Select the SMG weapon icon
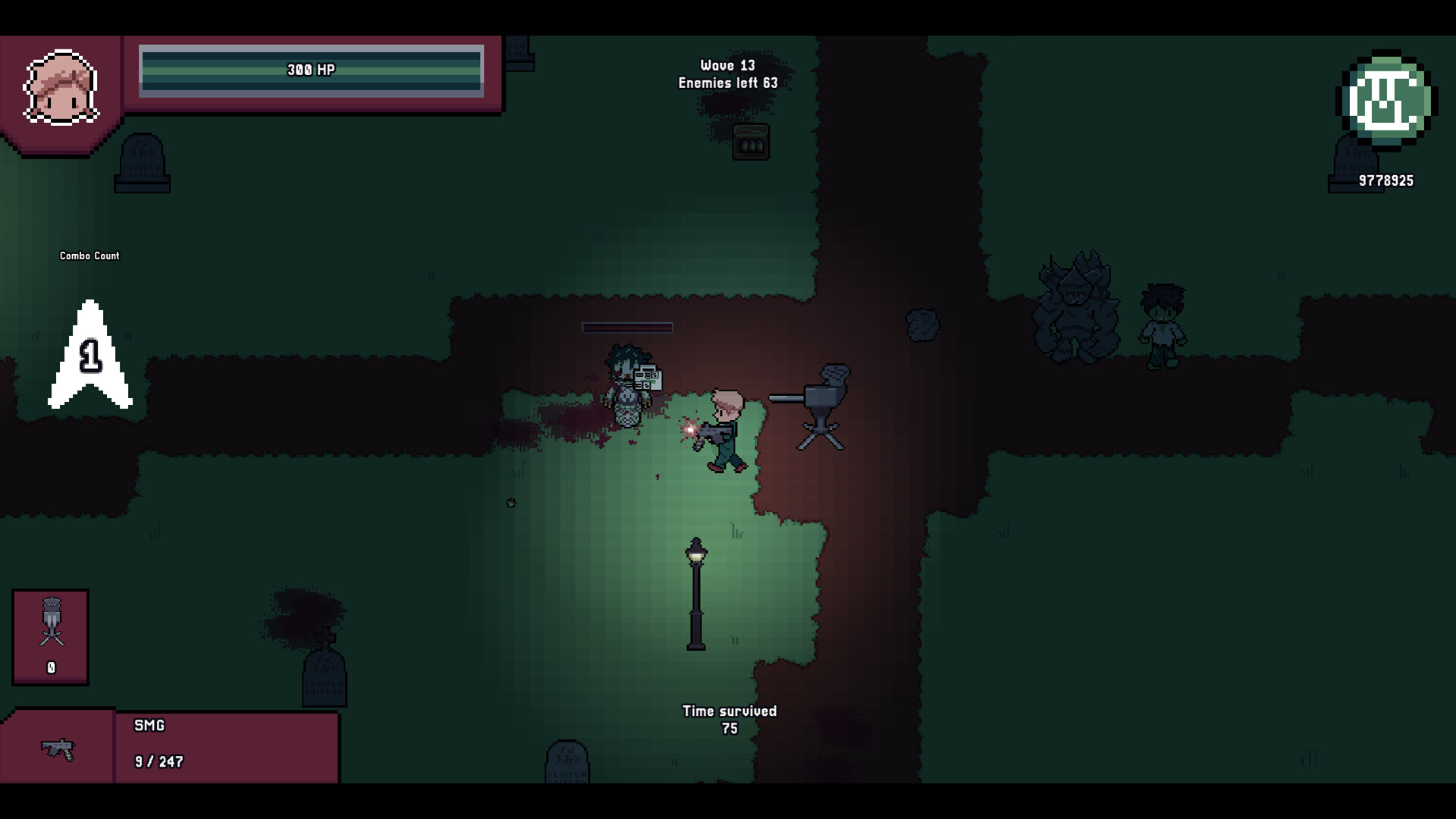Screen dimensions: 1456x819 pos(59,751)
